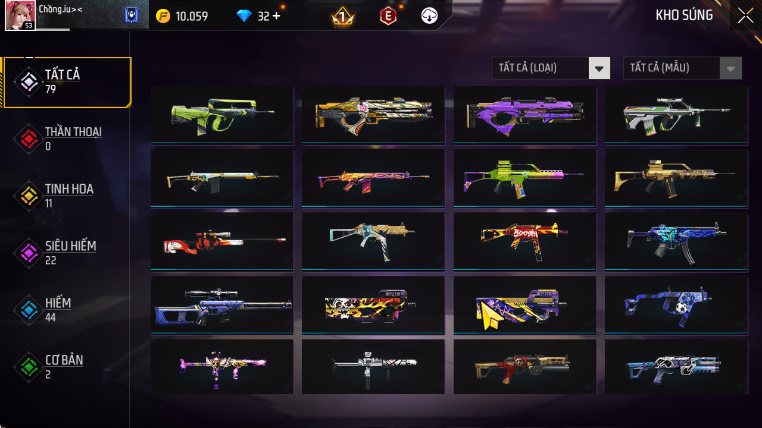View the lime green and purple G36 skin

pyautogui.click(x=524, y=178)
